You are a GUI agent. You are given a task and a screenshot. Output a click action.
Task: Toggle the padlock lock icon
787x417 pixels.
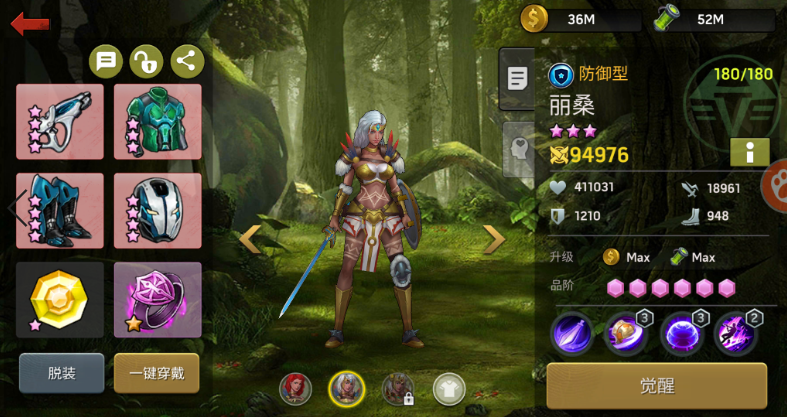(x=146, y=62)
